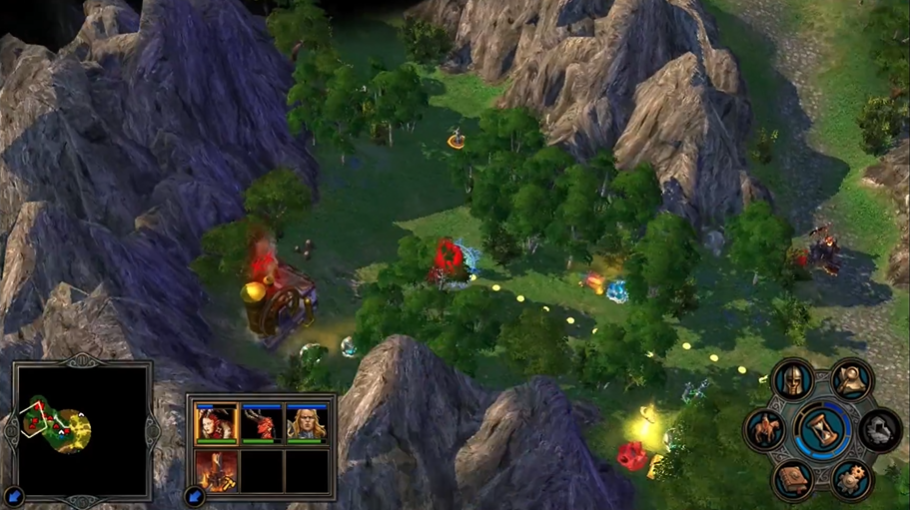Open the burning inferno town portrait

(216, 469)
